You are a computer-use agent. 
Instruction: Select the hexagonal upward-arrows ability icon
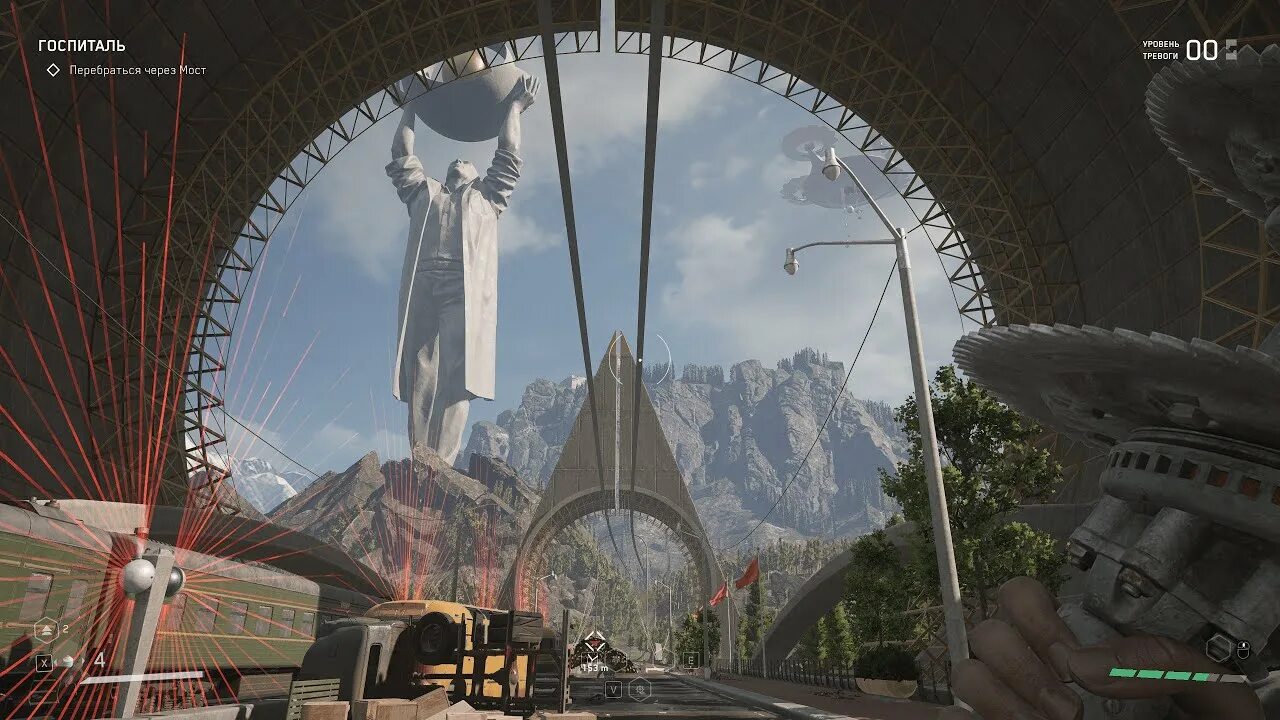pyautogui.click(x=45, y=630)
